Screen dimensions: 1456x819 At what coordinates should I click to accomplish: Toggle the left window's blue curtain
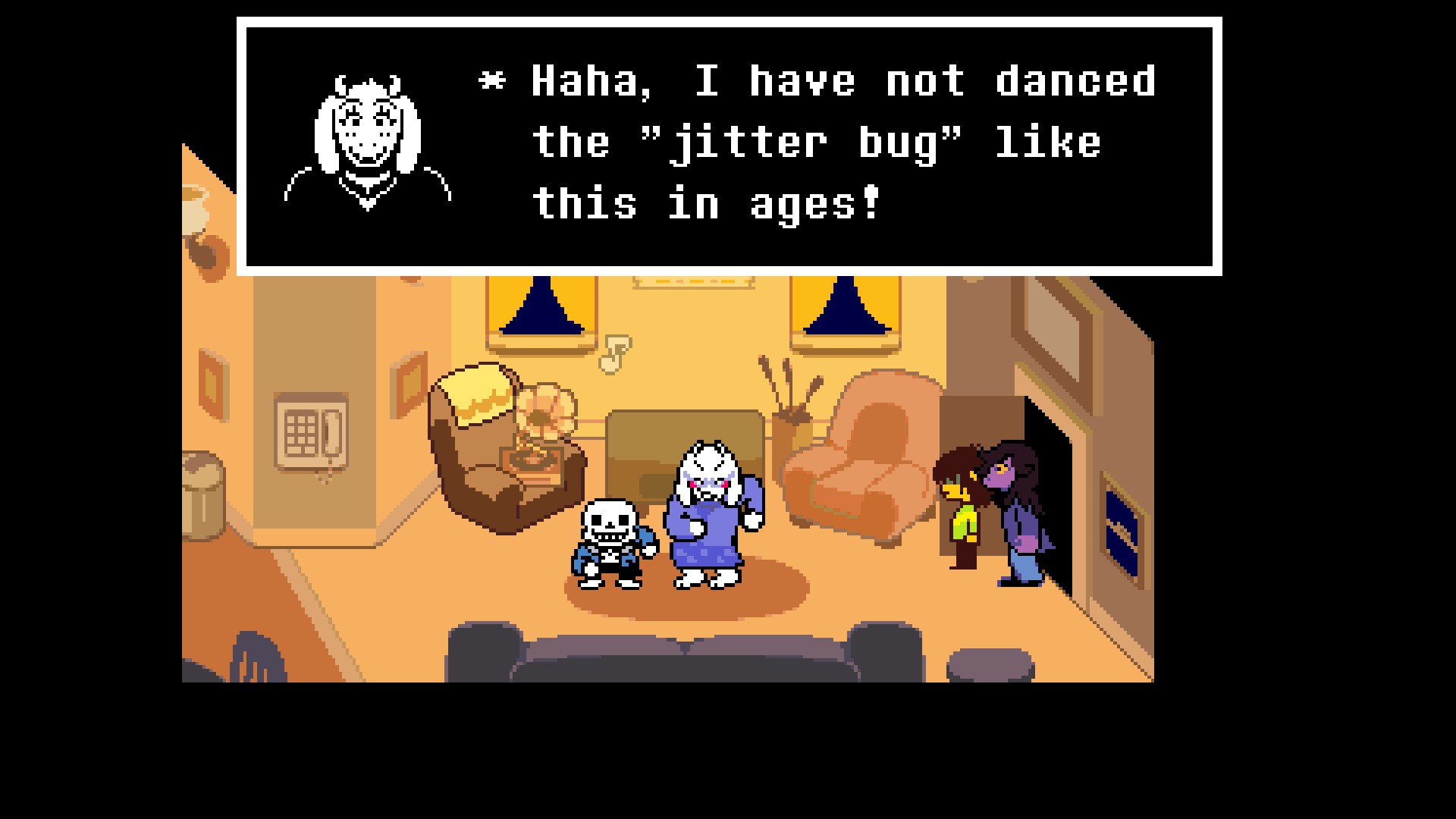[x=542, y=311]
